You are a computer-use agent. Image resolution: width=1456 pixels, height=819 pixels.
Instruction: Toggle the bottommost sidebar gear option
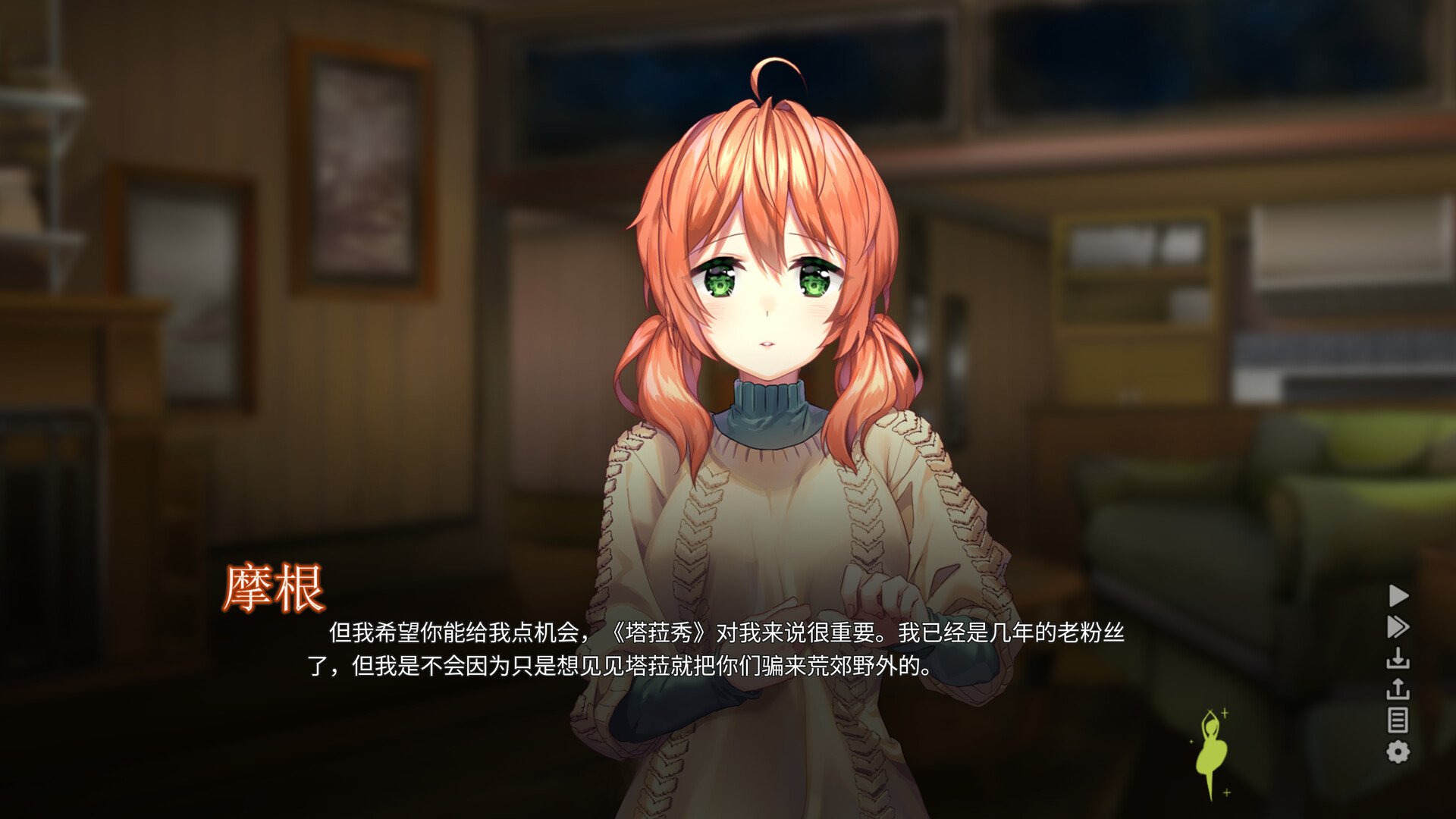(x=1398, y=751)
